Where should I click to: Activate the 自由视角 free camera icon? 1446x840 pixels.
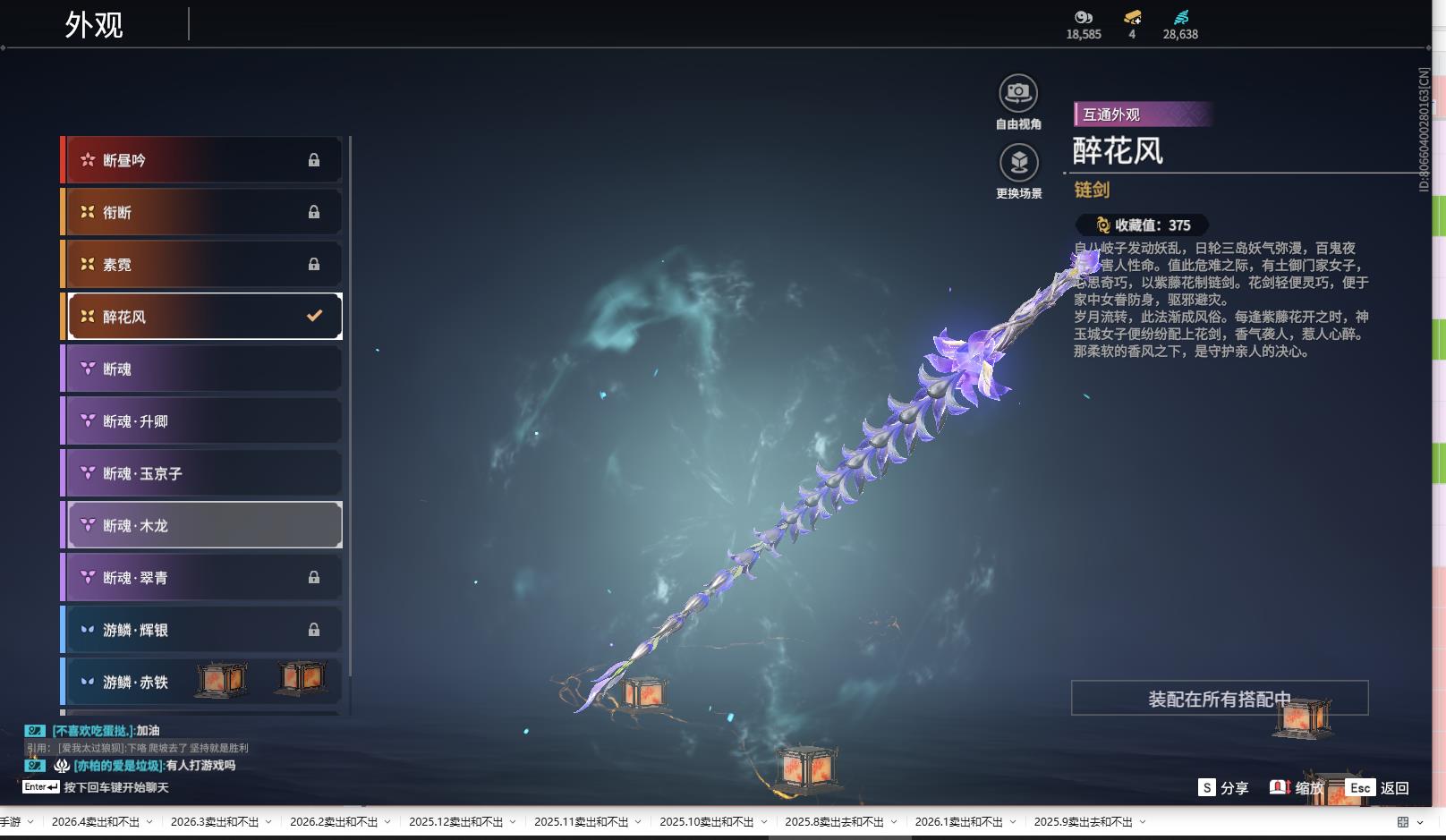tap(1018, 93)
